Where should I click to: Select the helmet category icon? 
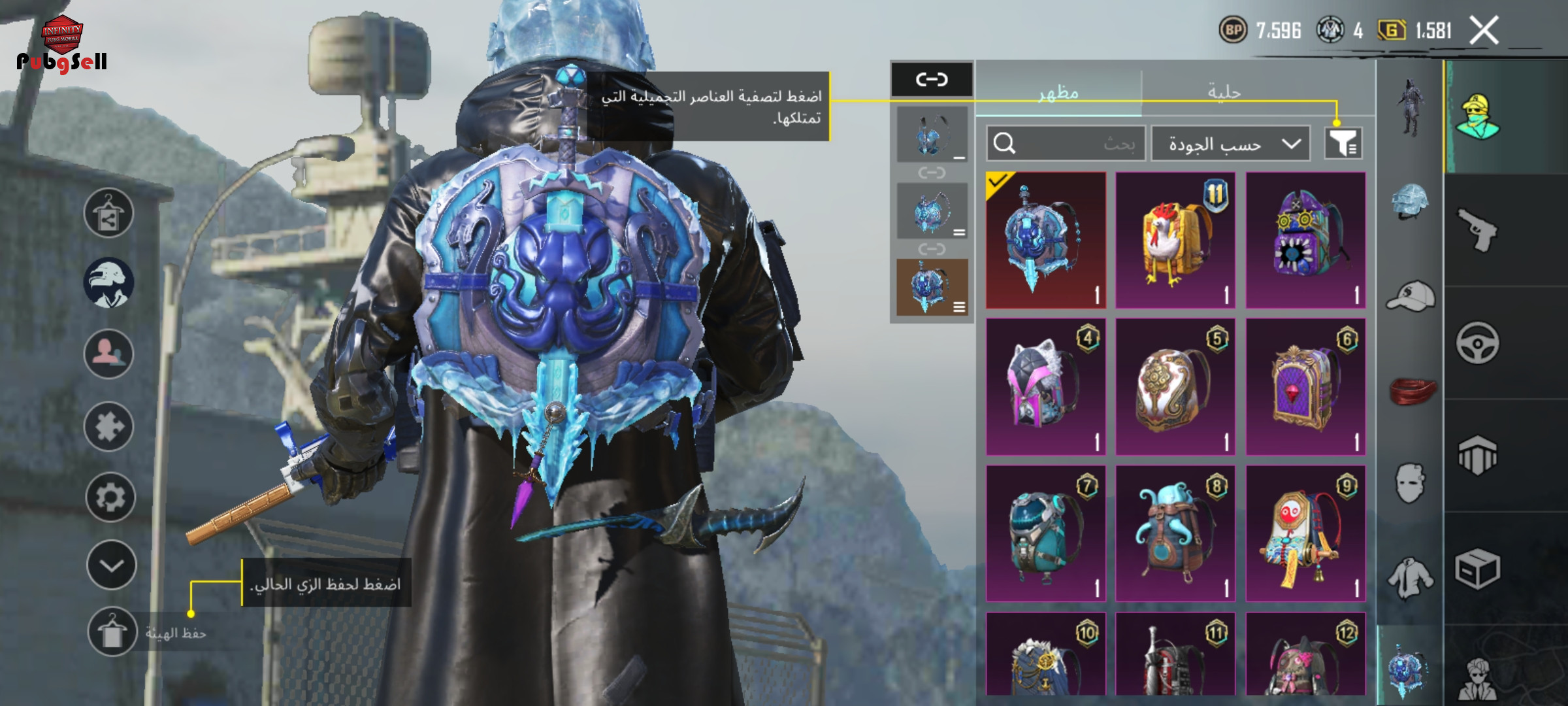pyautogui.click(x=1410, y=201)
